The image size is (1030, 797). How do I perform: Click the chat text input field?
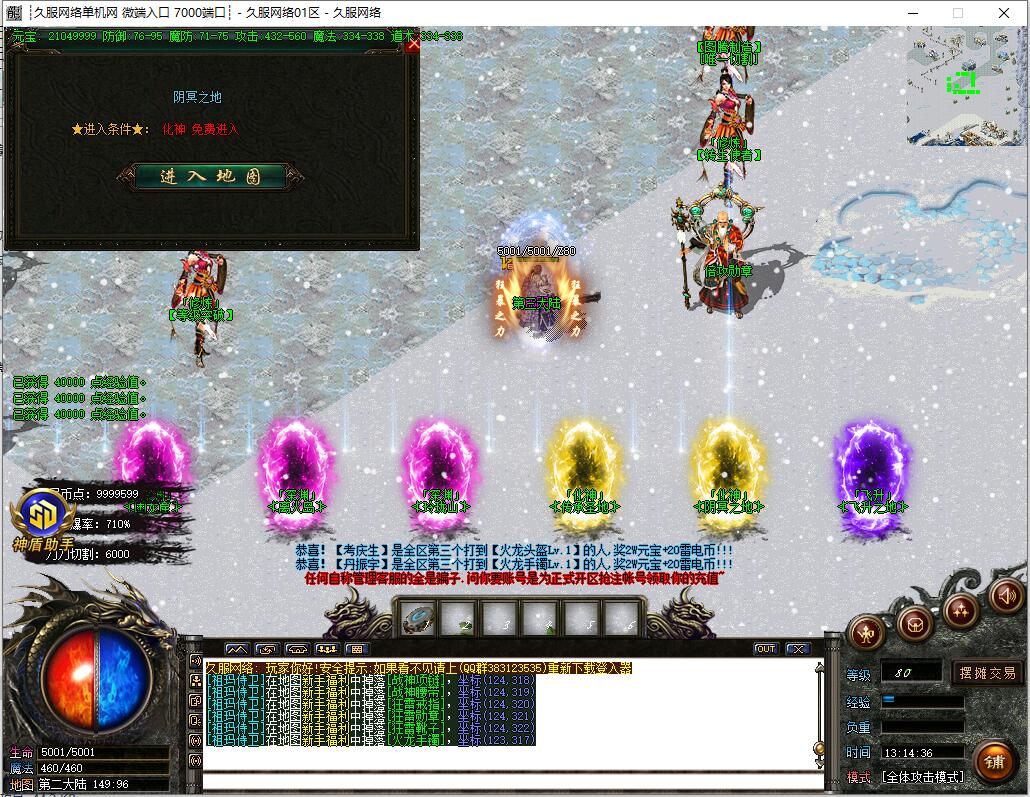(510, 779)
